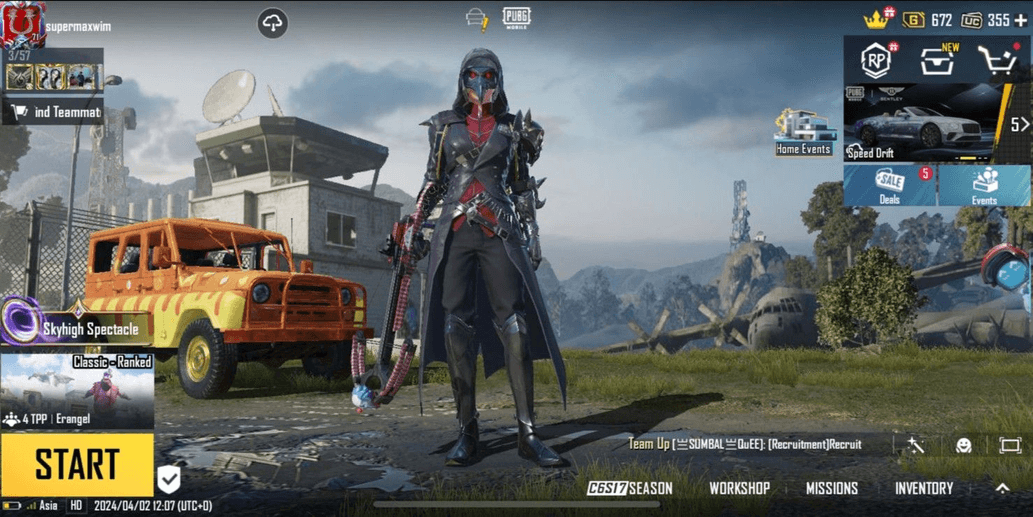
Task: Open the Royale Pass RP icon
Action: coord(877,61)
